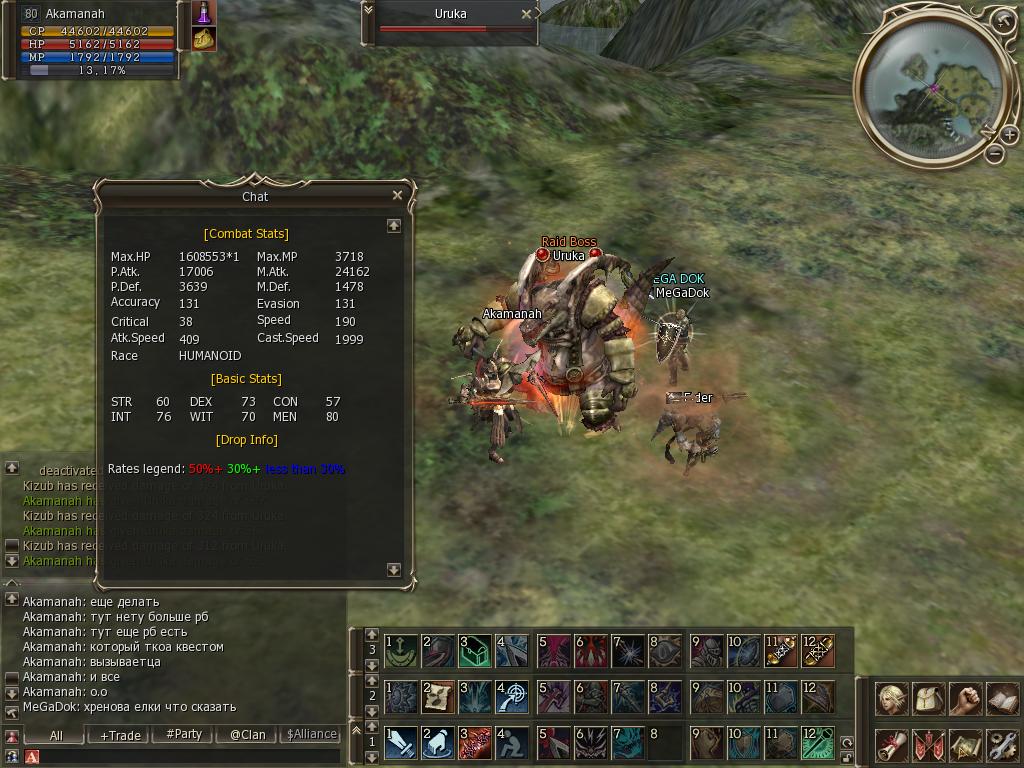Click the circular minimap
1024x768 pixels.
[x=925, y=88]
